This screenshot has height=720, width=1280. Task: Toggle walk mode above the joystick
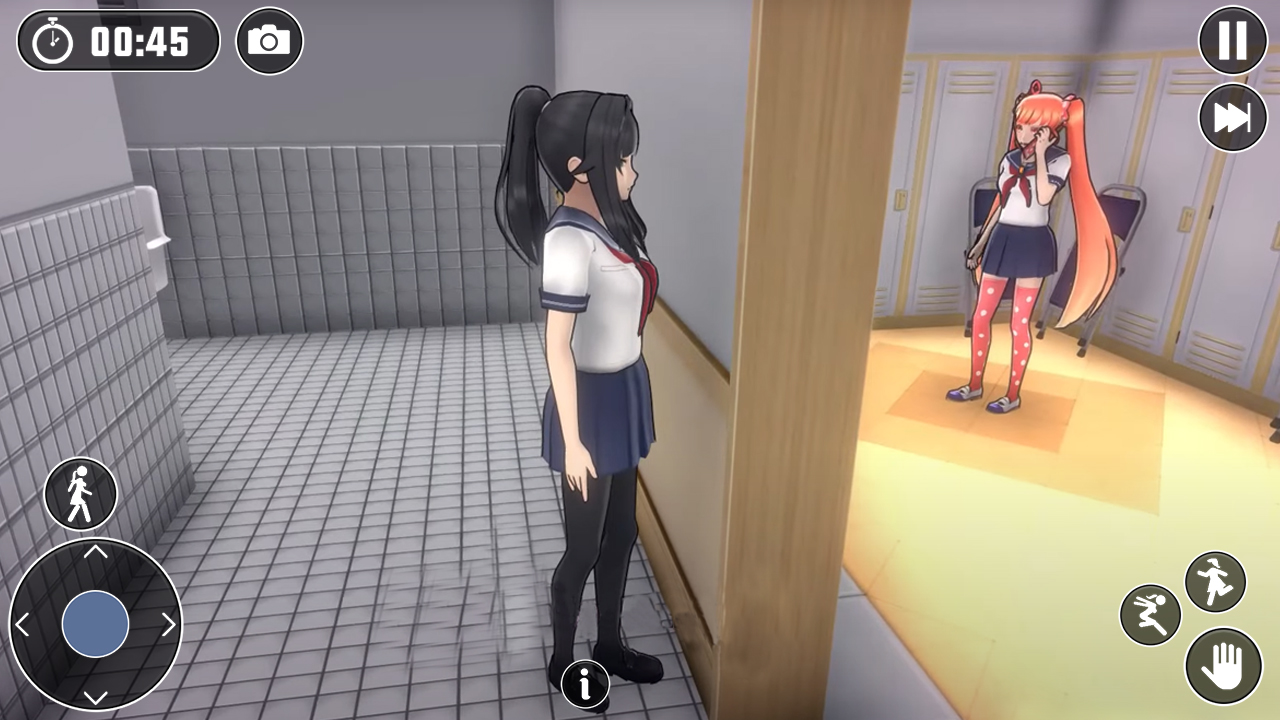pos(80,494)
